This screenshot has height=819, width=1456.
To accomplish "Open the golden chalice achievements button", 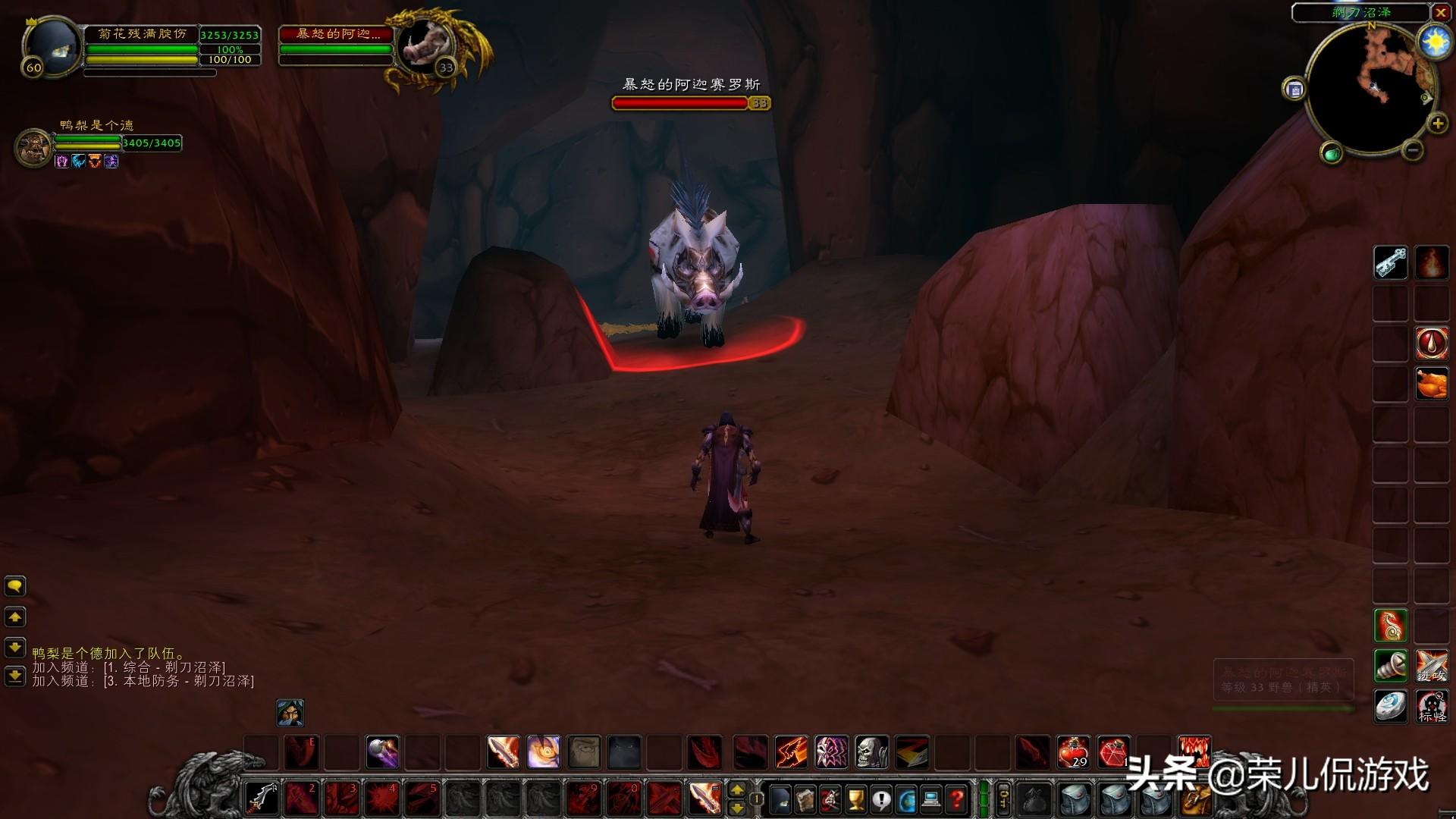I will point(856,799).
